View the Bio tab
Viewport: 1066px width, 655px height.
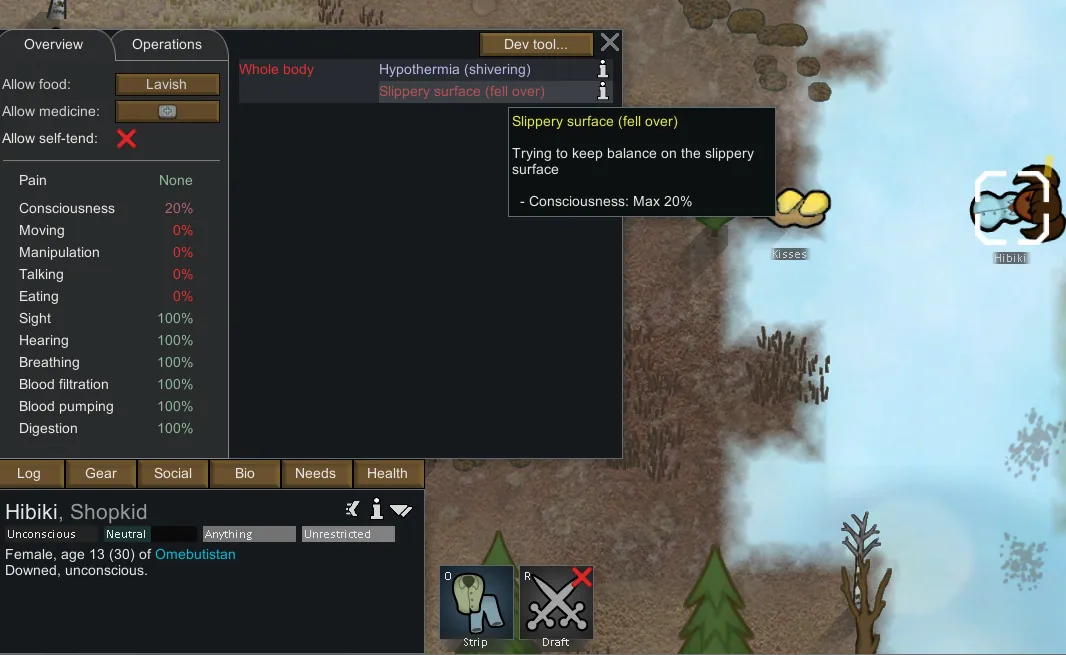245,474
